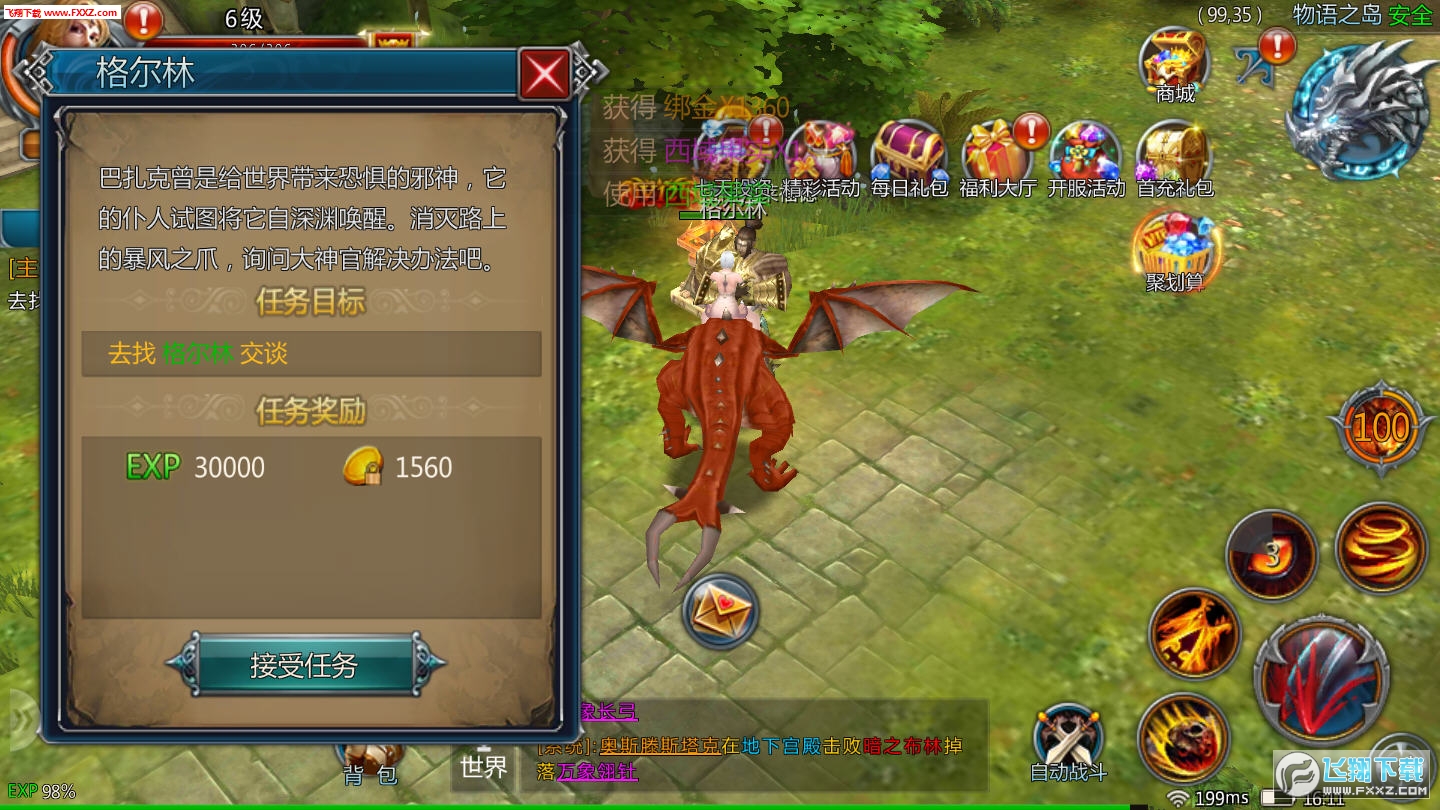Use the flaming claw strike skill
The height and width of the screenshot is (810, 1440).
coord(1195,634)
